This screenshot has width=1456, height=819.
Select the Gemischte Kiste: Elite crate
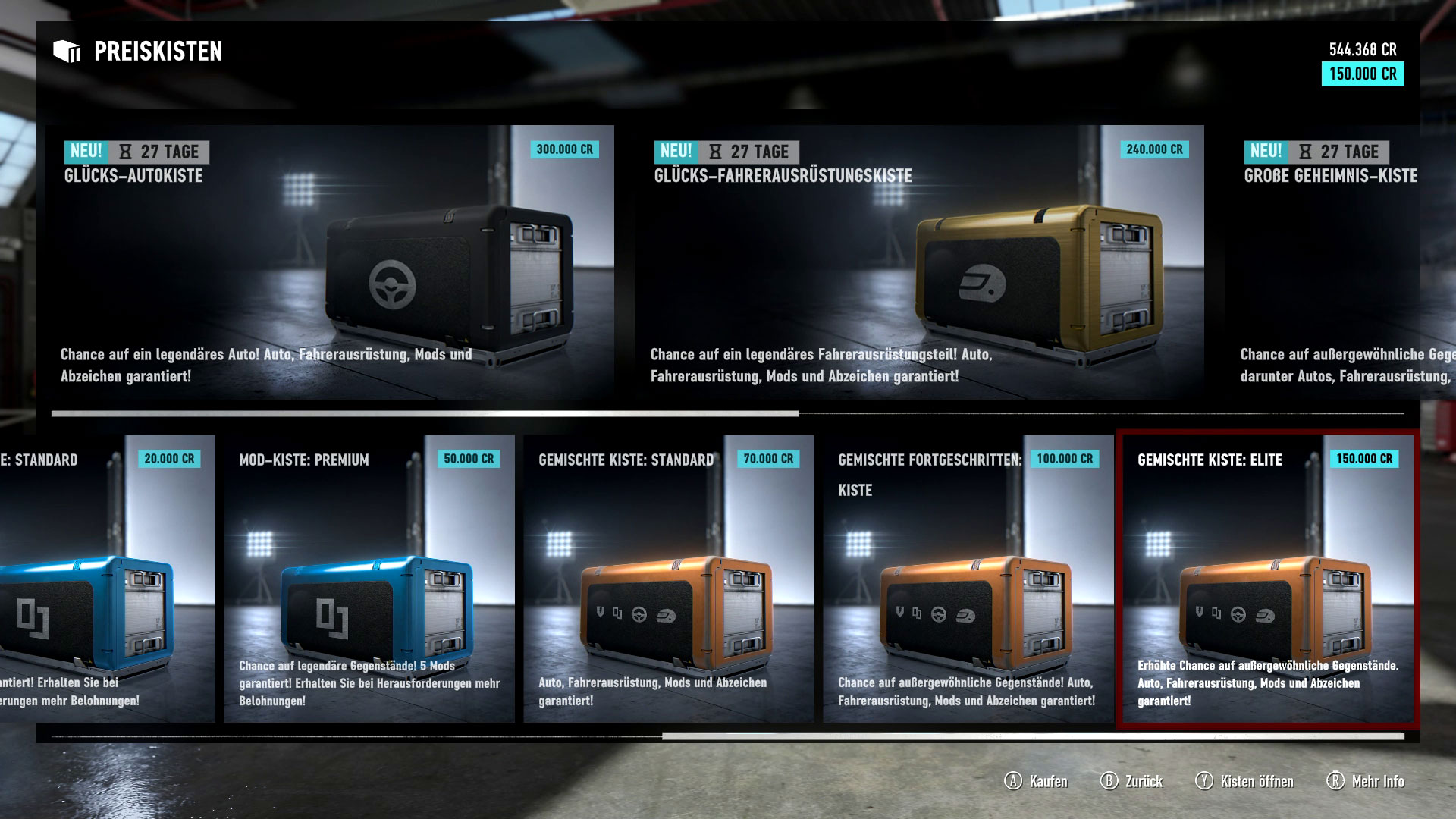tap(1266, 579)
